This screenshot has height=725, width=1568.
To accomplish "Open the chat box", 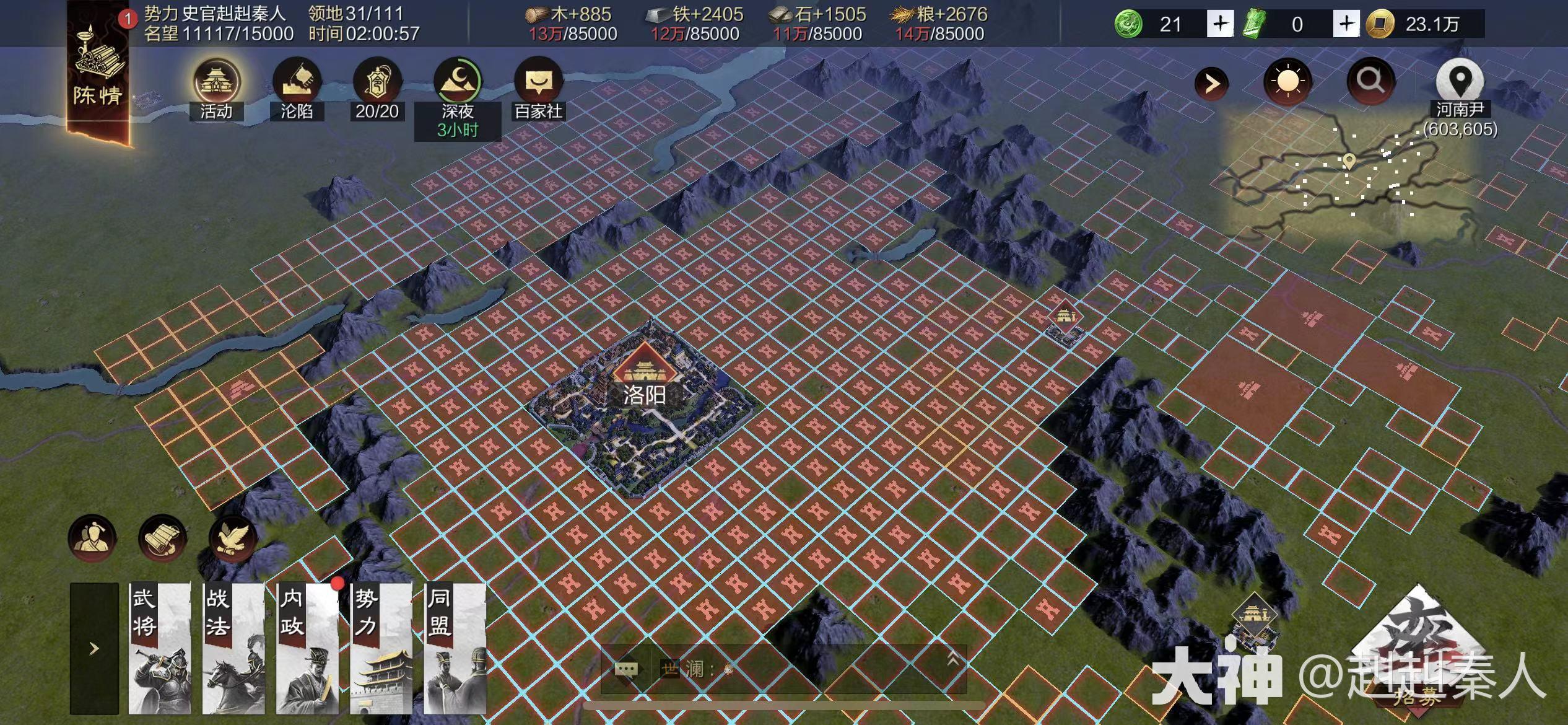I will point(783,669).
